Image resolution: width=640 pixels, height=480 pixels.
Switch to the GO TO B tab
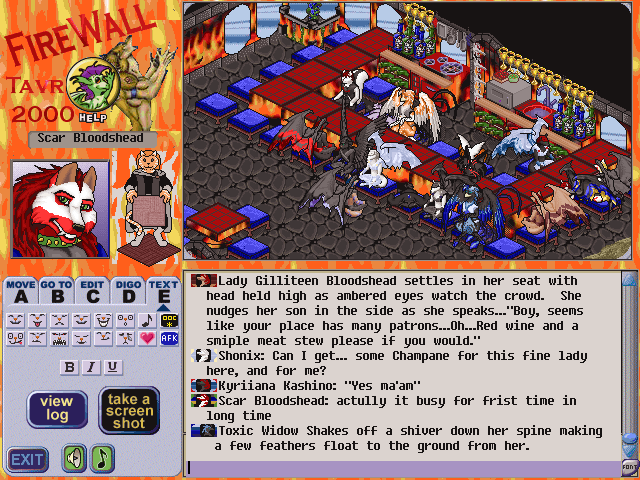click(x=57, y=290)
